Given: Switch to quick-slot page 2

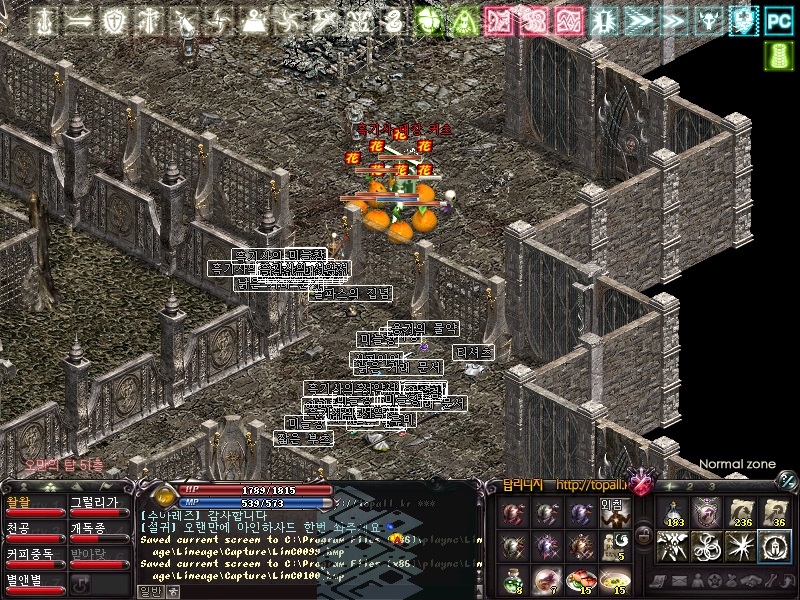Looking at the screenshot, I should coord(688,487).
